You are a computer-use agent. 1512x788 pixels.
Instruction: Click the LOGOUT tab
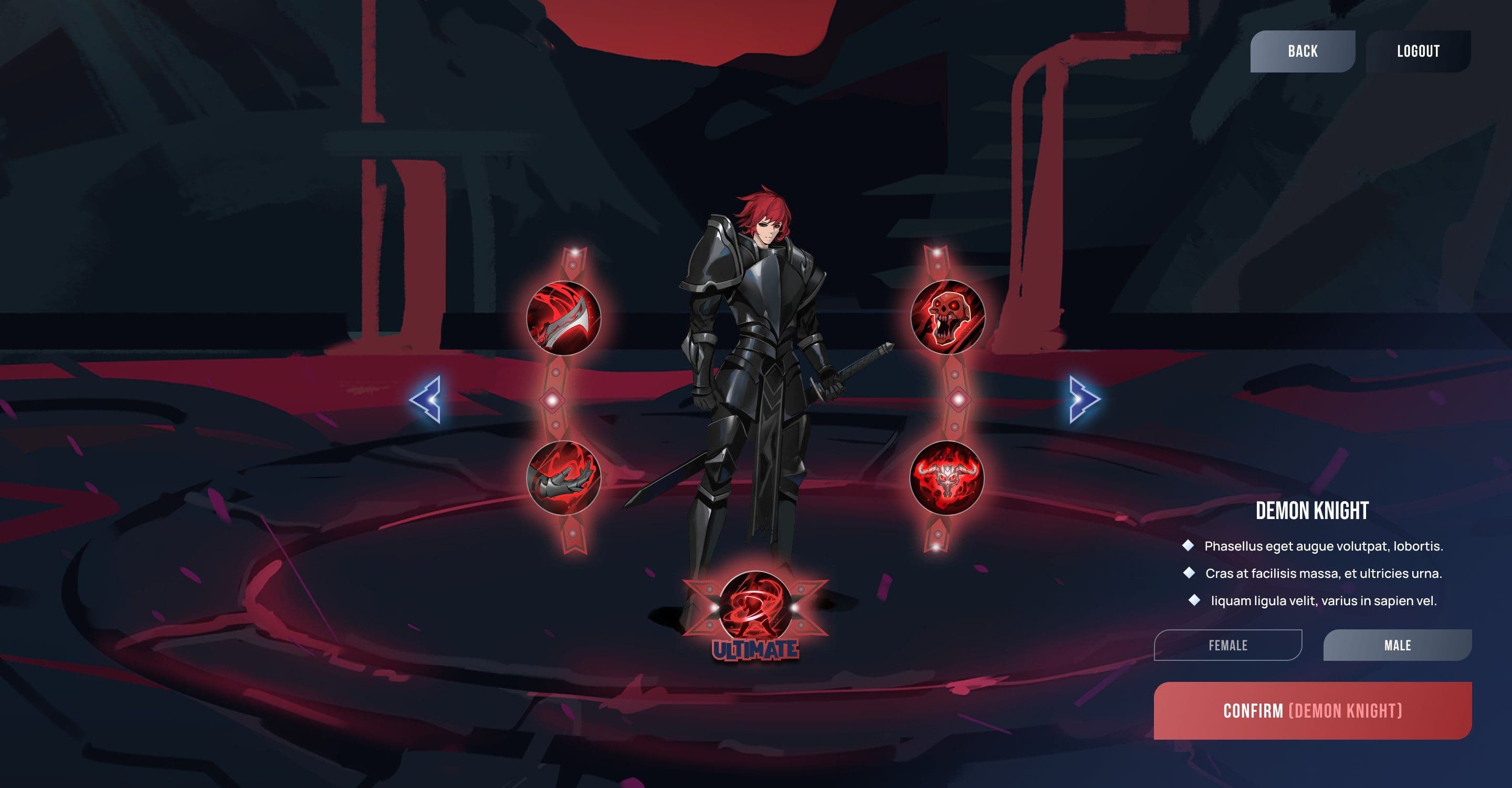[1419, 51]
